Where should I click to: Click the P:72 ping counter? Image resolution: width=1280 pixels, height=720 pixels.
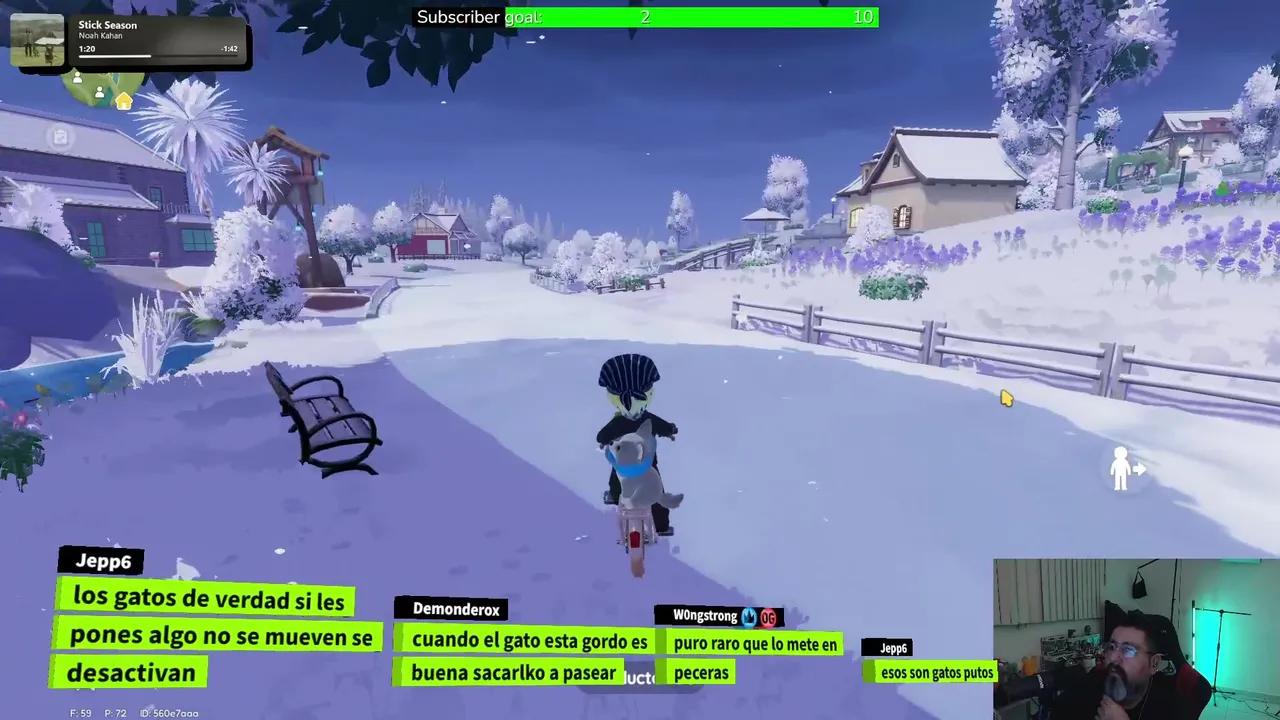click(x=115, y=713)
